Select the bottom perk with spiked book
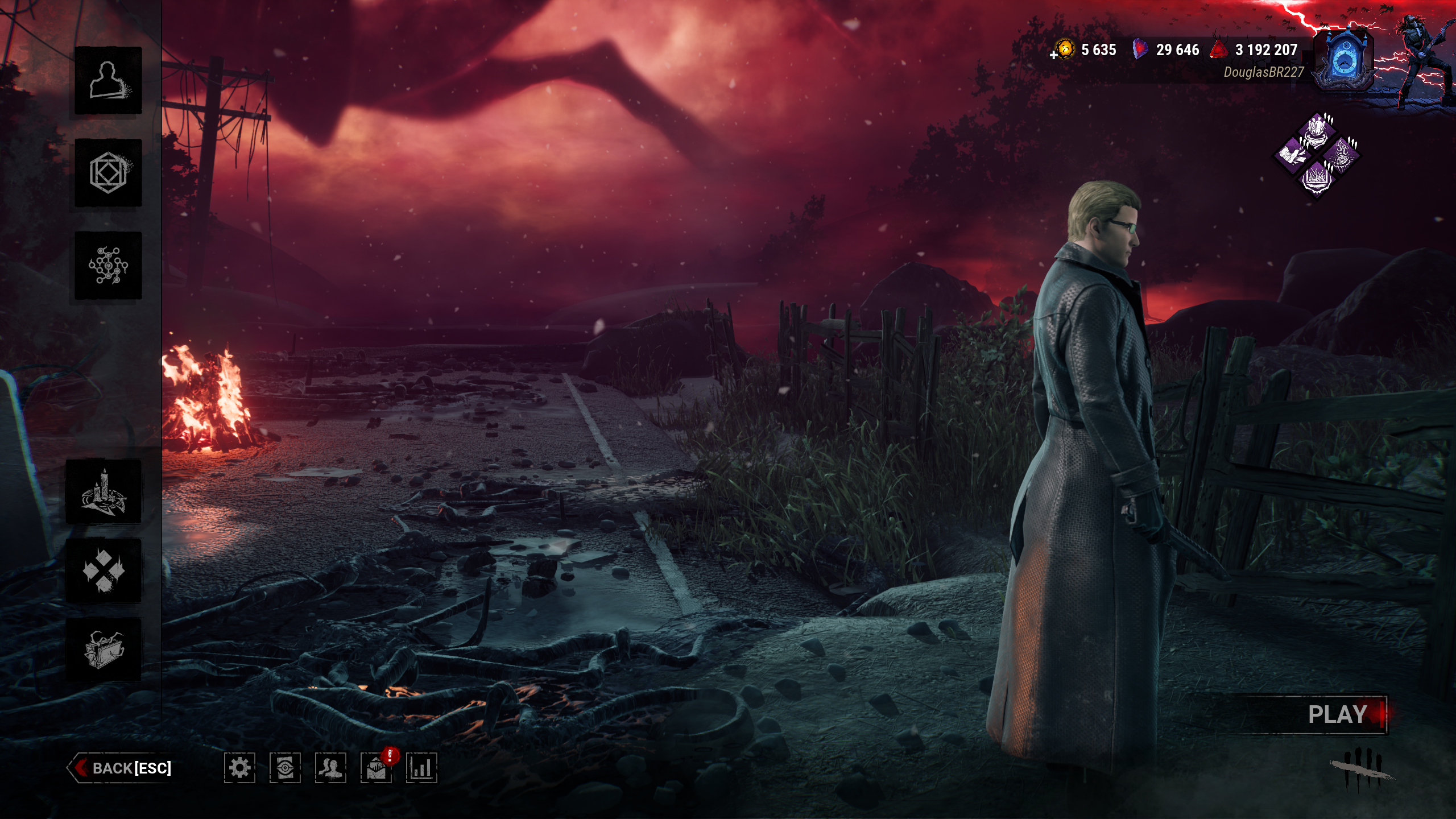Image resolution: width=1456 pixels, height=819 pixels. [x=1316, y=178]
